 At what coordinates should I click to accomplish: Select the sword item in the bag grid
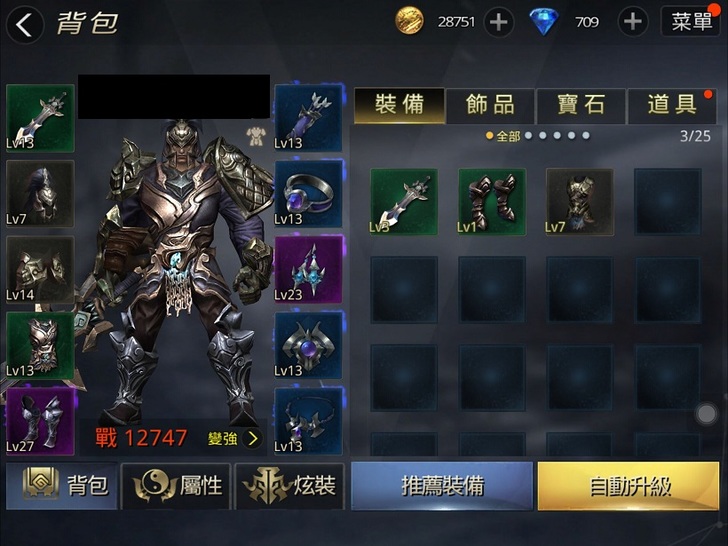pos(404,201)
